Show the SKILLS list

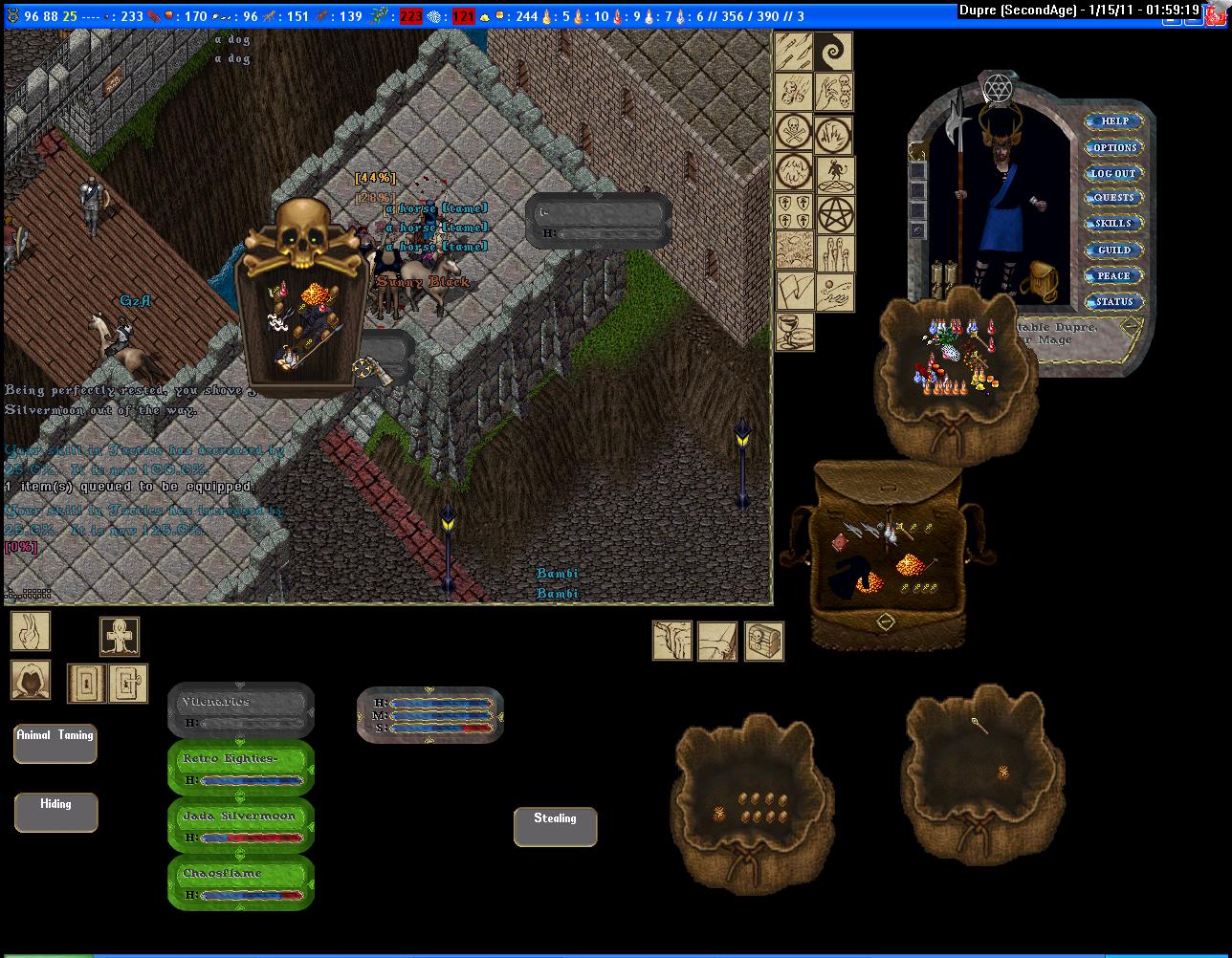[x=1113, y=224]
